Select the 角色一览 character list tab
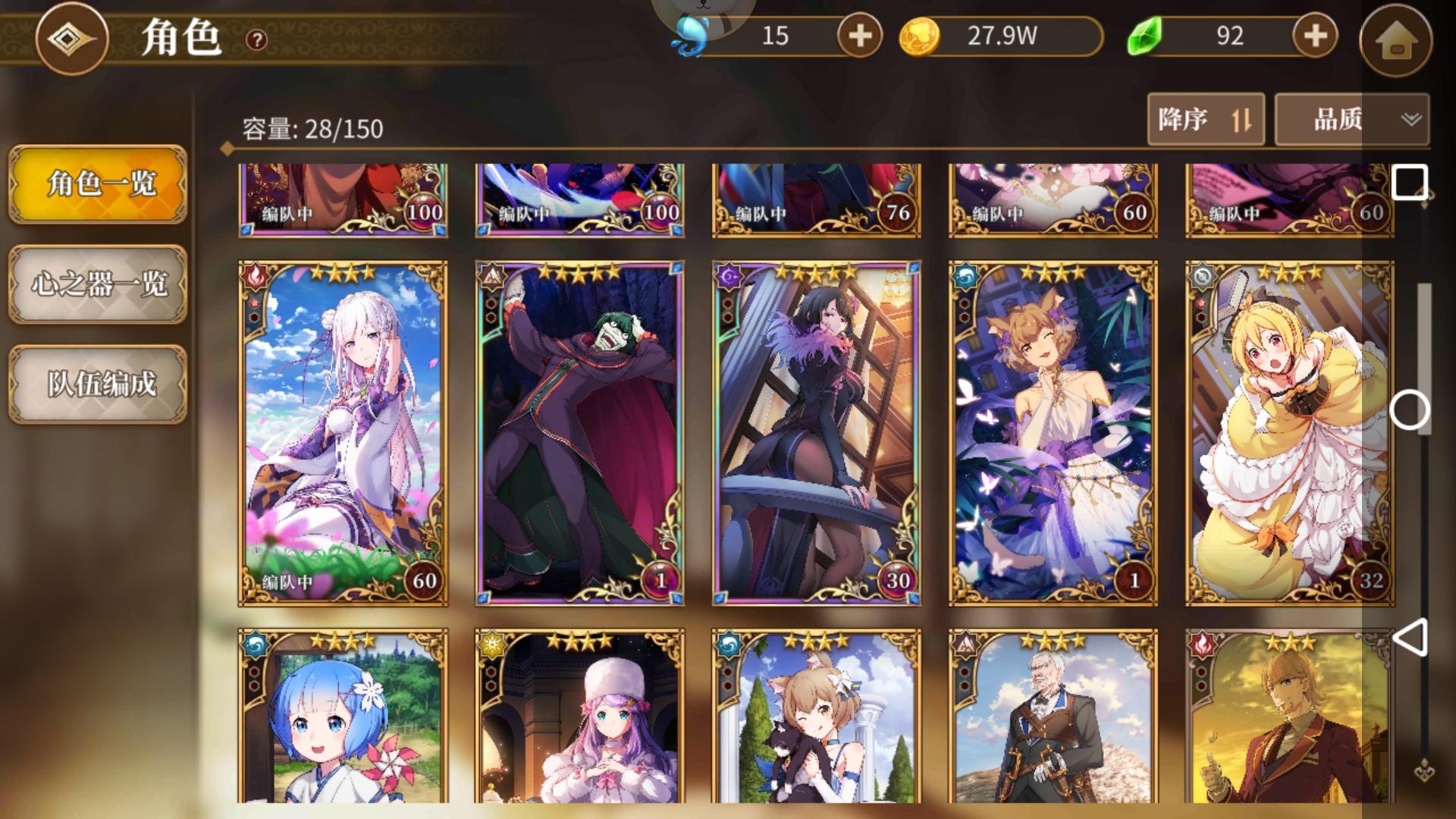Image resolution: width=1456 pixels, height=819 pixels. 97,186
